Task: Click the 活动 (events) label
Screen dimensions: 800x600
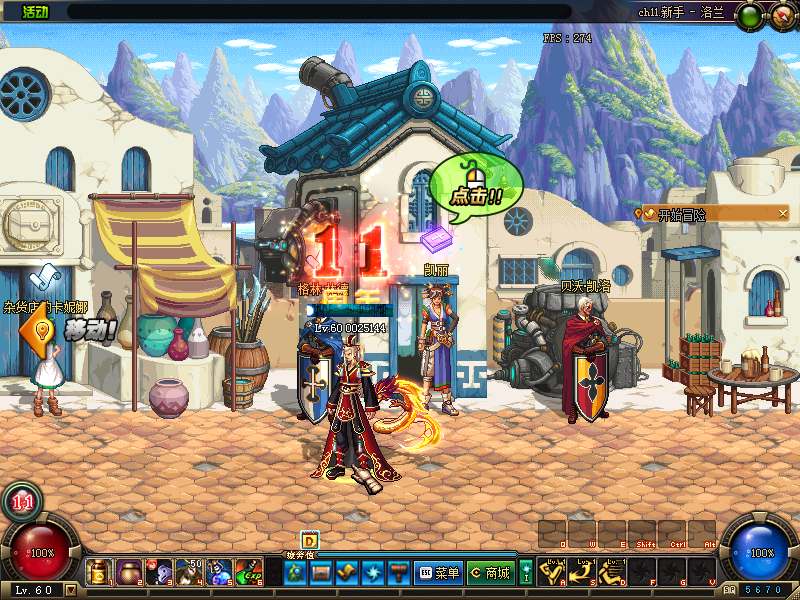Action: [34, 12]
